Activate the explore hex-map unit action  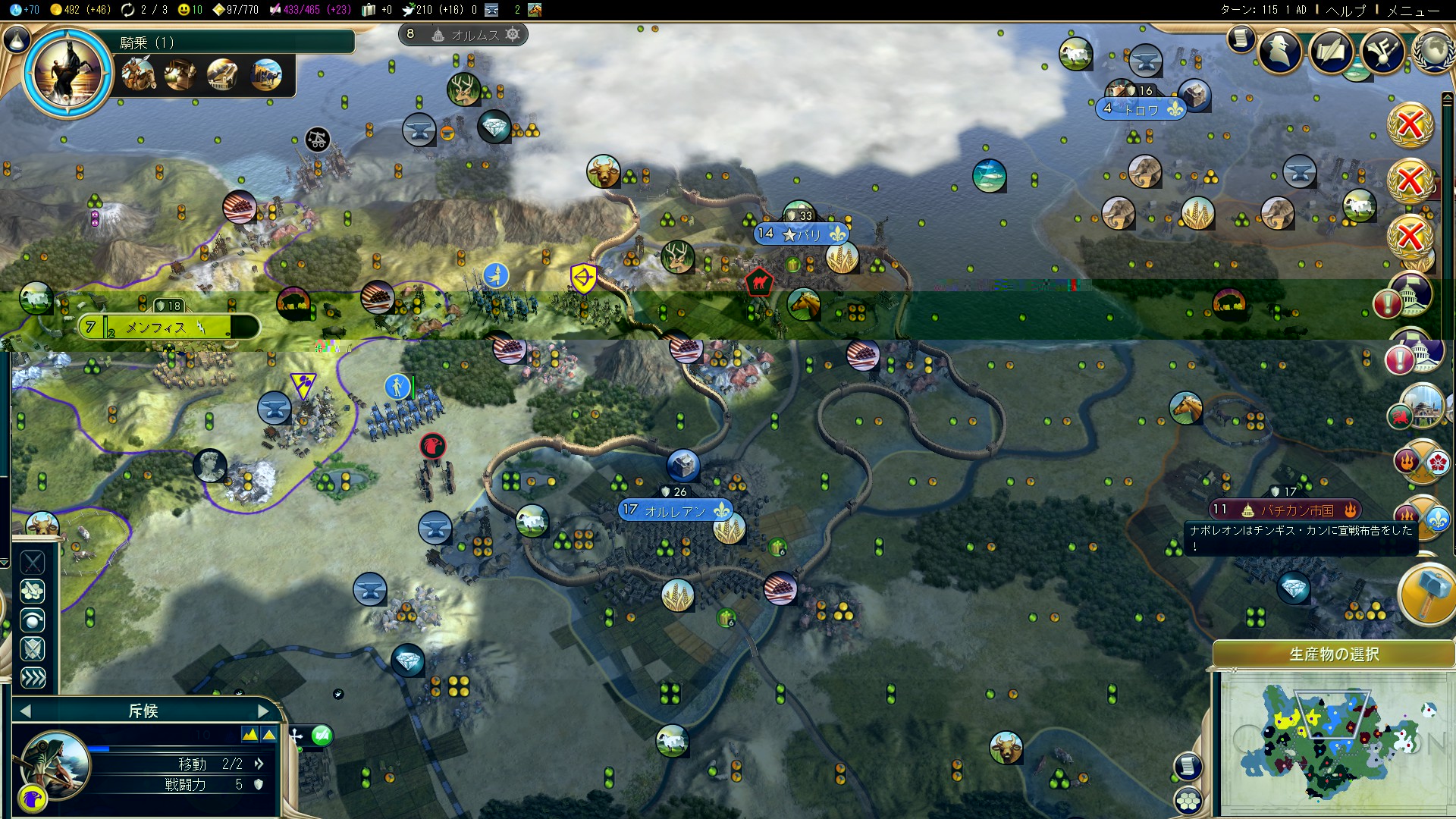click(x=33, y=591)
